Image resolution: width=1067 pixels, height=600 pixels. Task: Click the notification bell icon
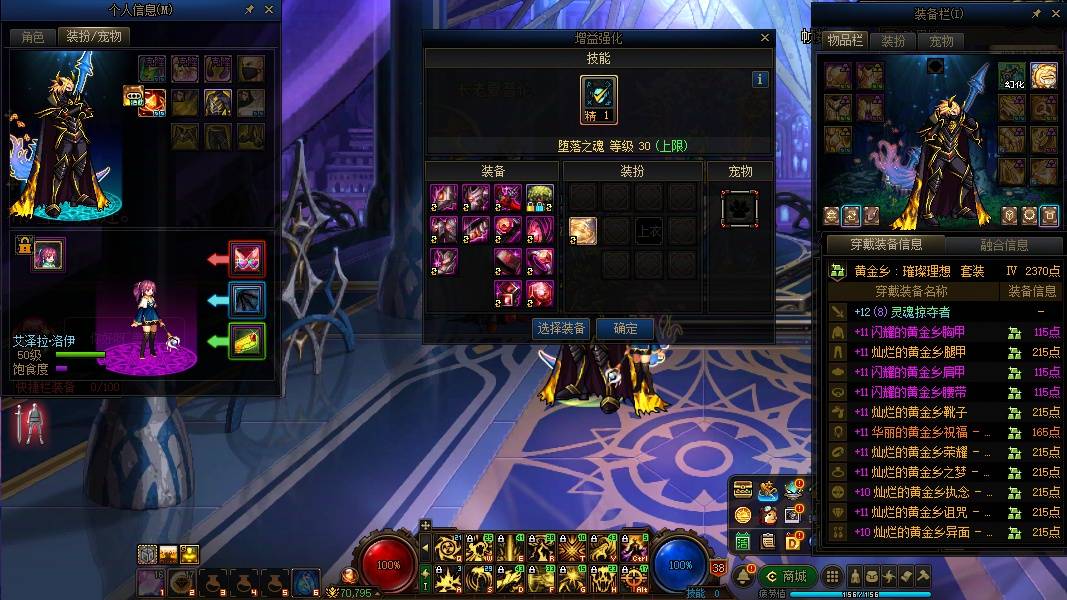click(x=744, y=577)
